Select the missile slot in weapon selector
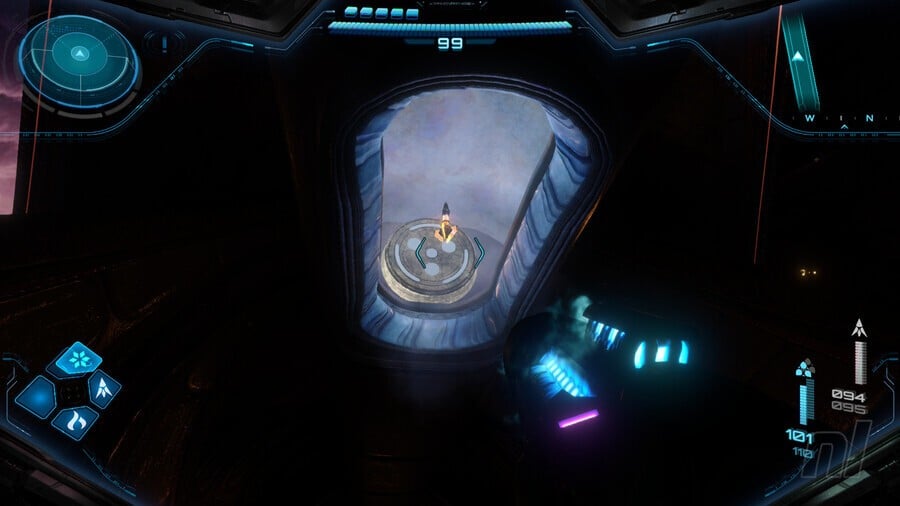Image resolution: width=900 pixels, height=506 pixels. point(104,388)
